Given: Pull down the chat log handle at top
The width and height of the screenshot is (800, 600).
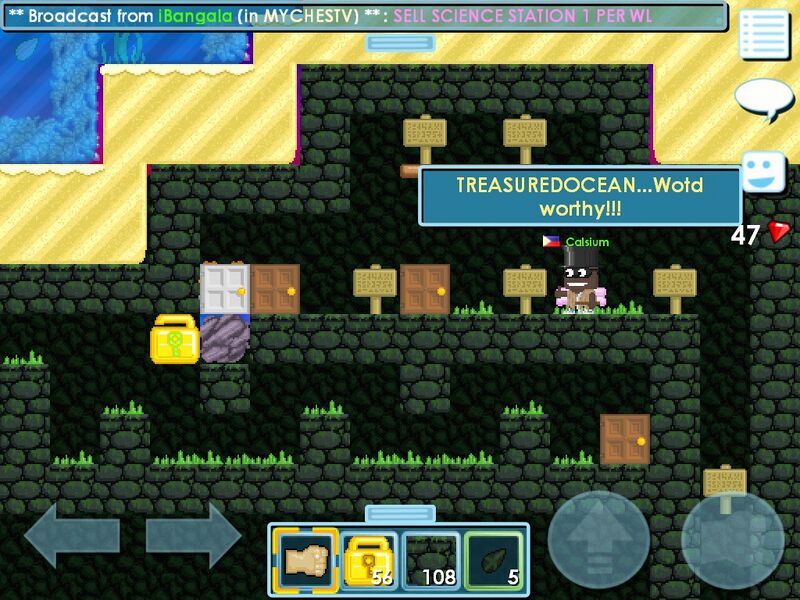Looking at the screenshot, I should tap(399, 43).
